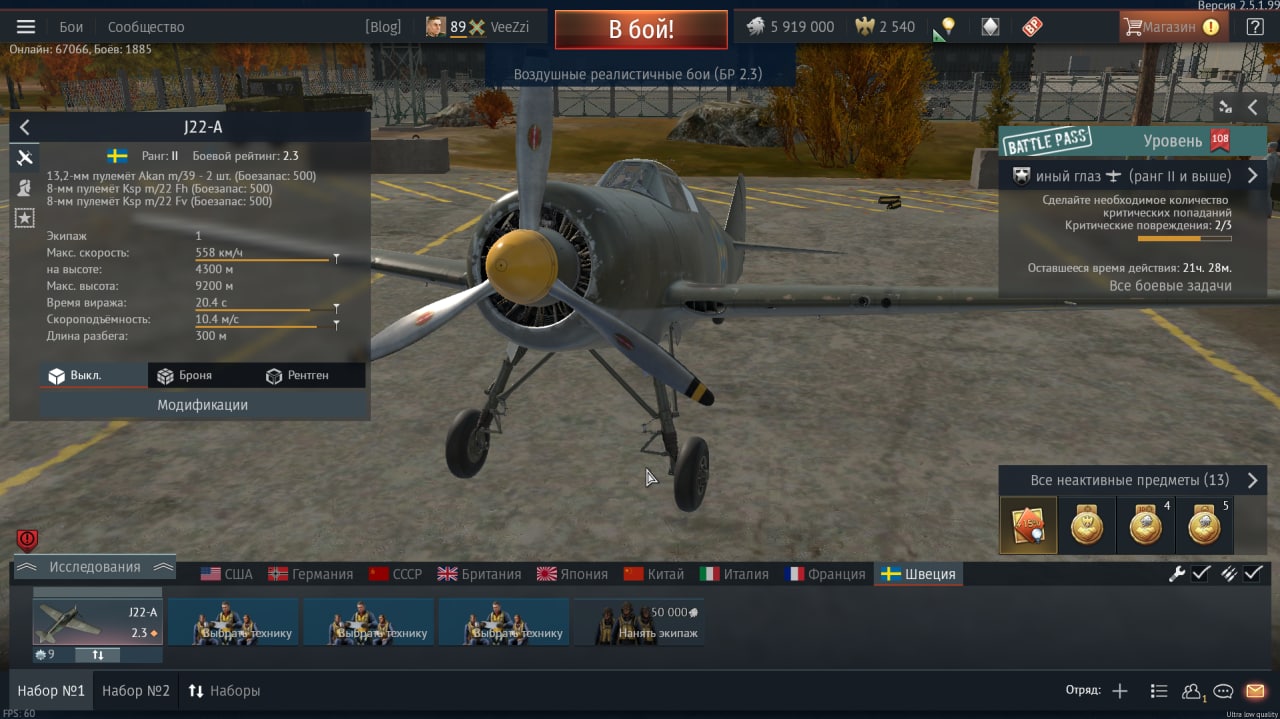Open the Модификации panel
This screenshot has width=1280, height=719.
(x=202, y=405)
